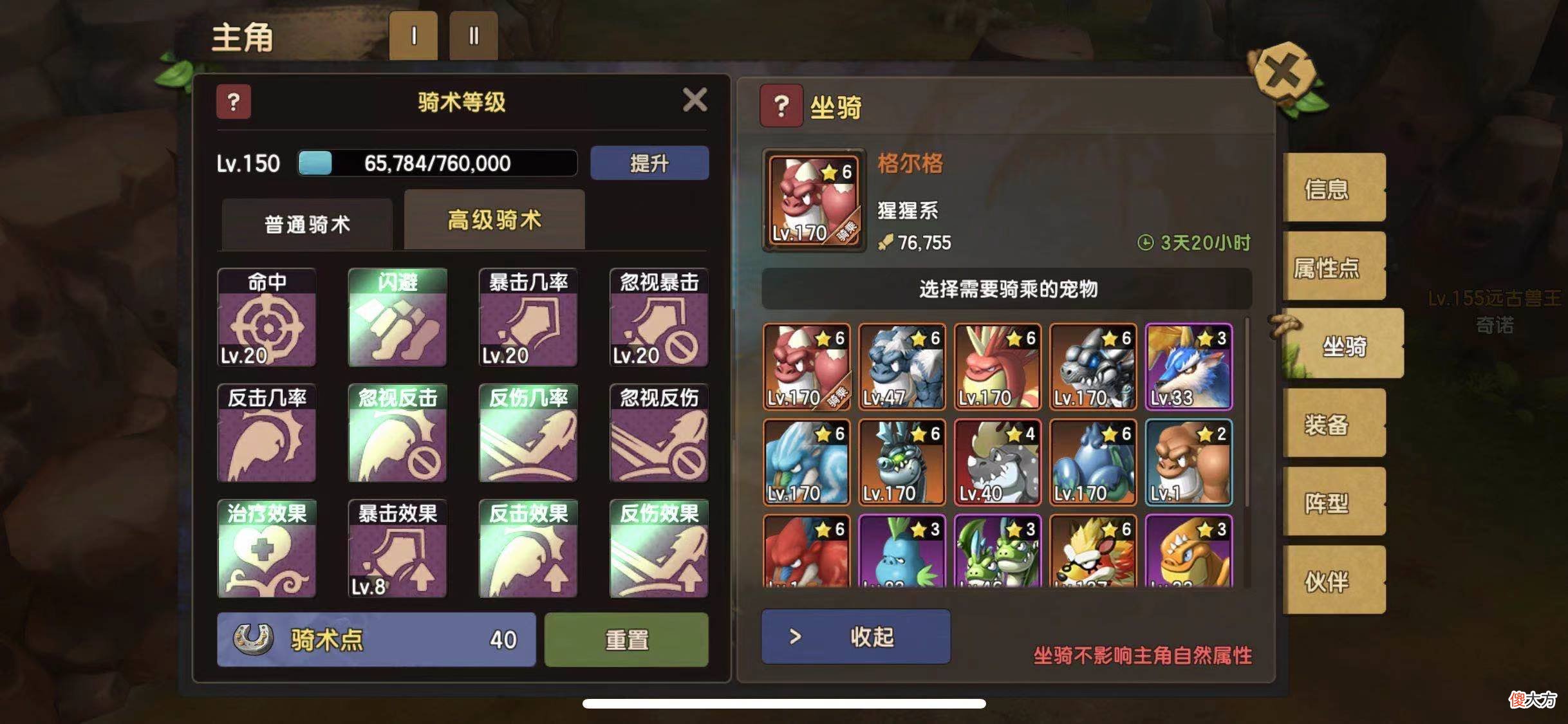The image size is (1568, 724).
Task: Click the Lv.150 experience progress bar
Action: (438, 163)
